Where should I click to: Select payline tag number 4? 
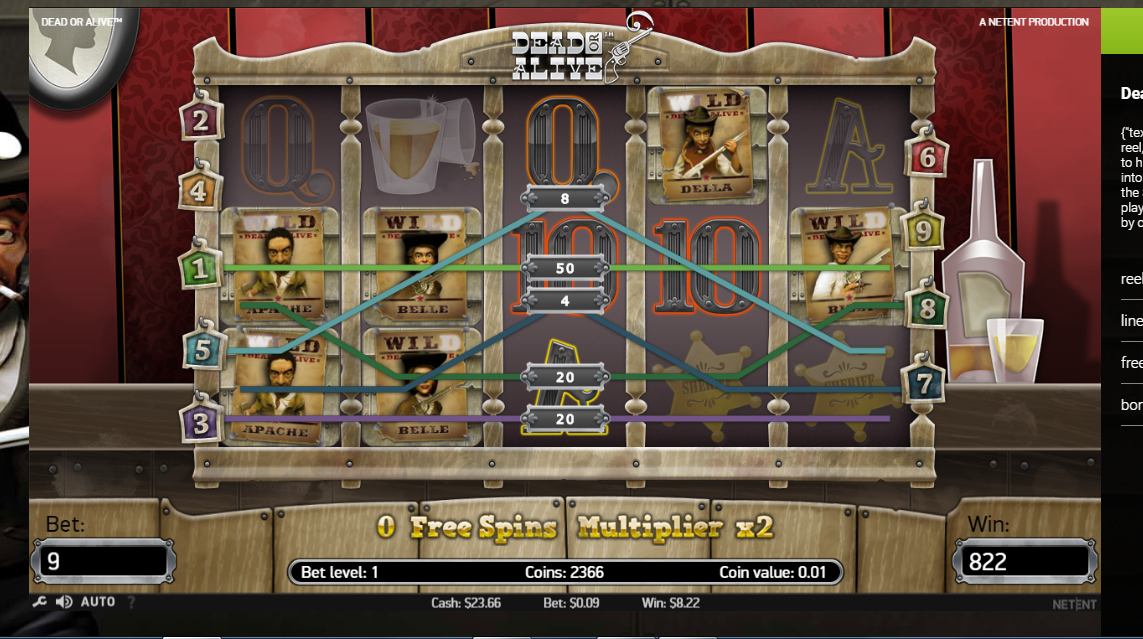pos(198,190)
